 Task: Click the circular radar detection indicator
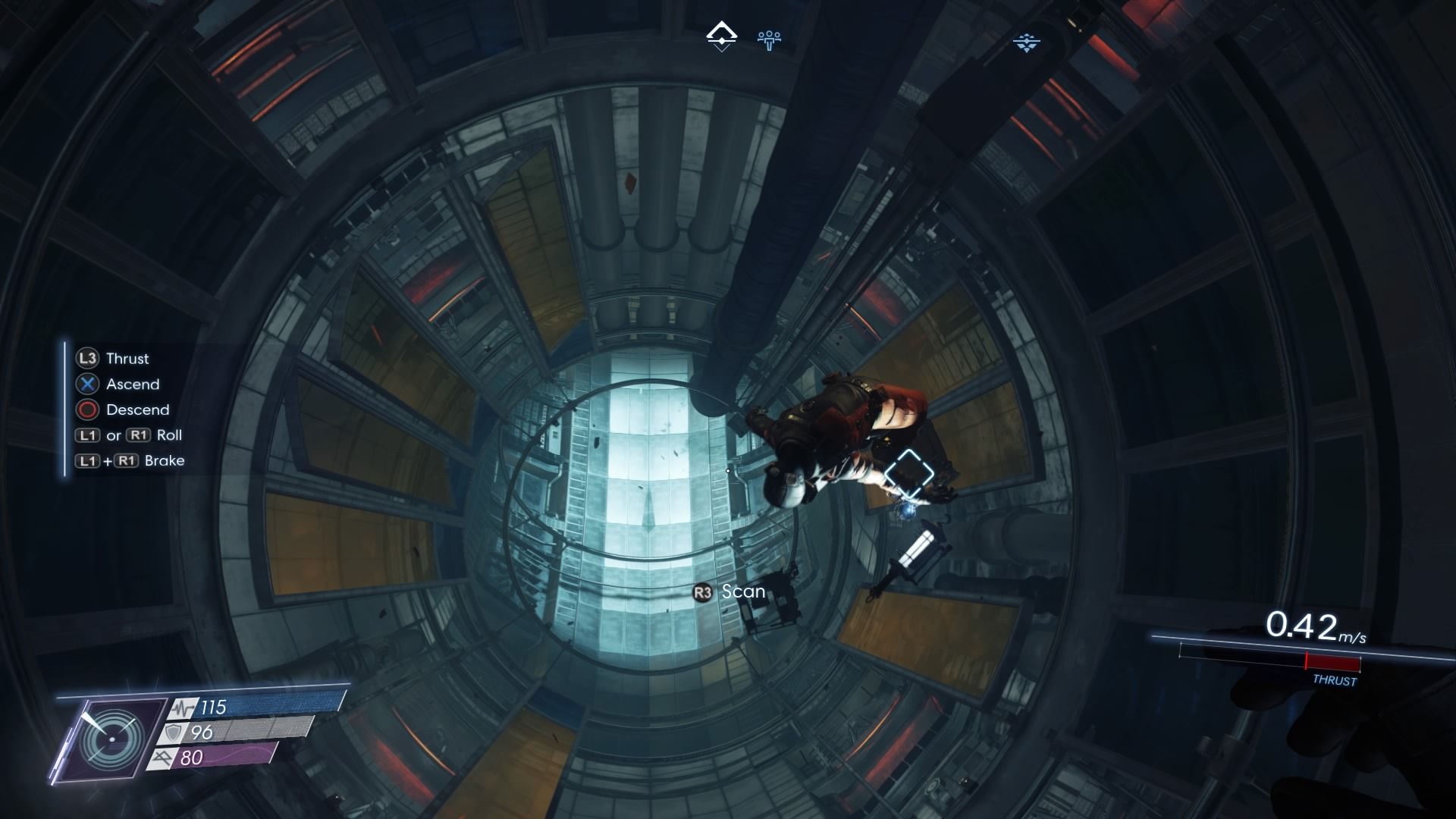pos(112,739)
